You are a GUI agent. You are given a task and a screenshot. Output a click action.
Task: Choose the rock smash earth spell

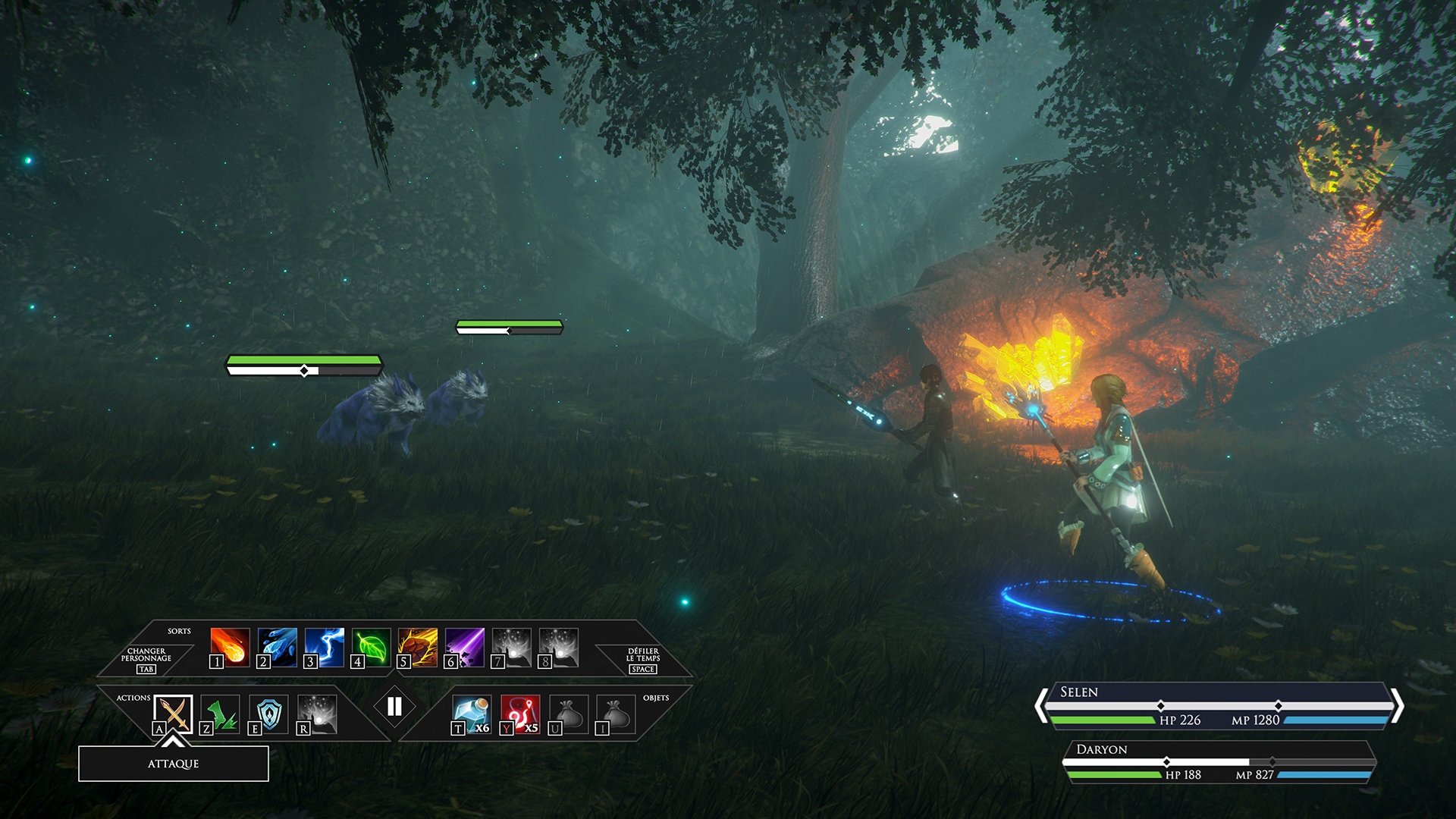pos(418,647)
